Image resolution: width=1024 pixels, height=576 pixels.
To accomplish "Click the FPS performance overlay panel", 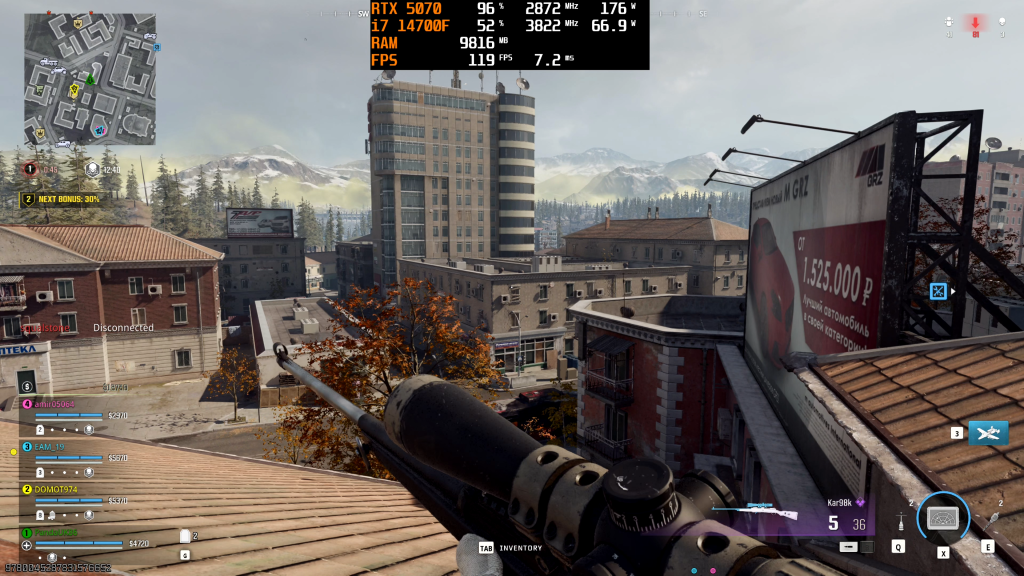I will pos(509,35).
